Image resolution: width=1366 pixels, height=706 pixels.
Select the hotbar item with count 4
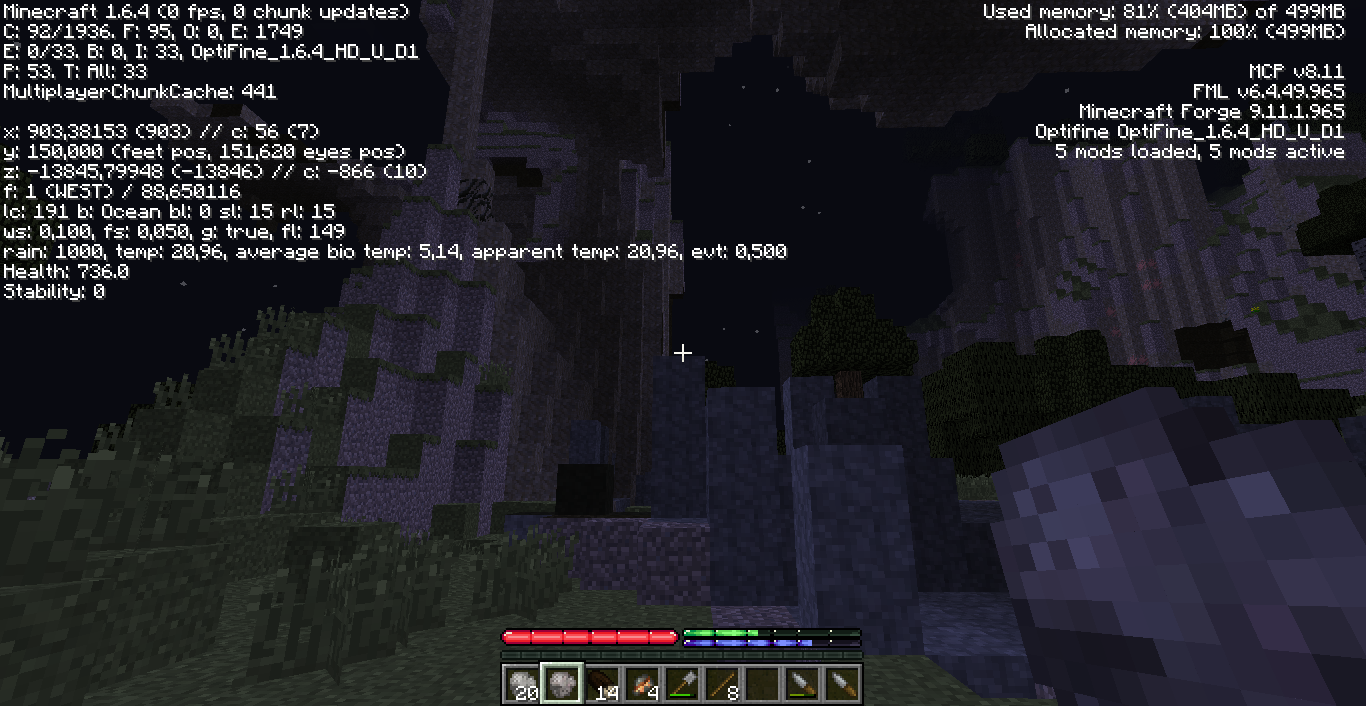click(x=641, y=684)
